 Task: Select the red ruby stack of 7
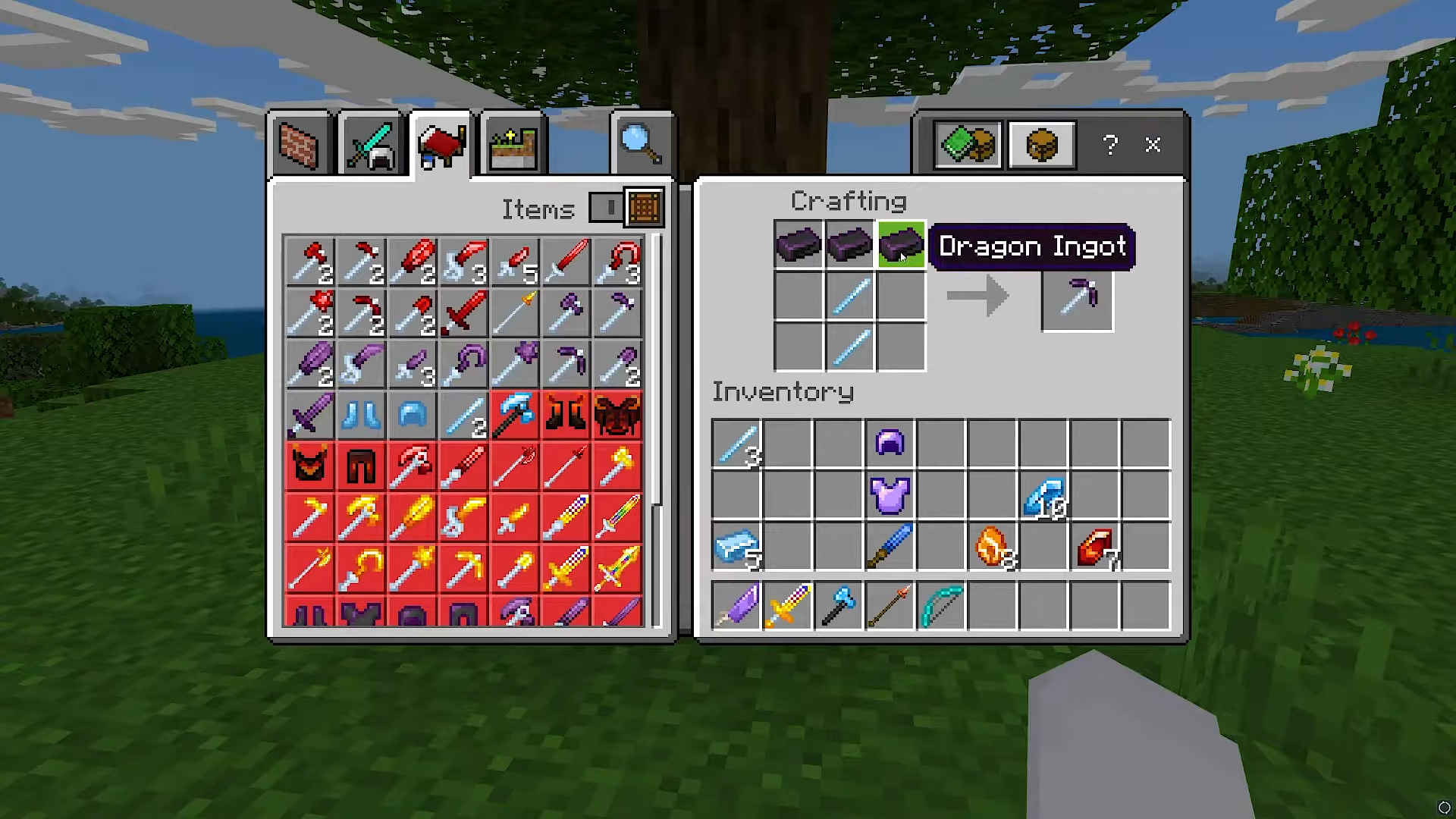[x=1095, y=547]
